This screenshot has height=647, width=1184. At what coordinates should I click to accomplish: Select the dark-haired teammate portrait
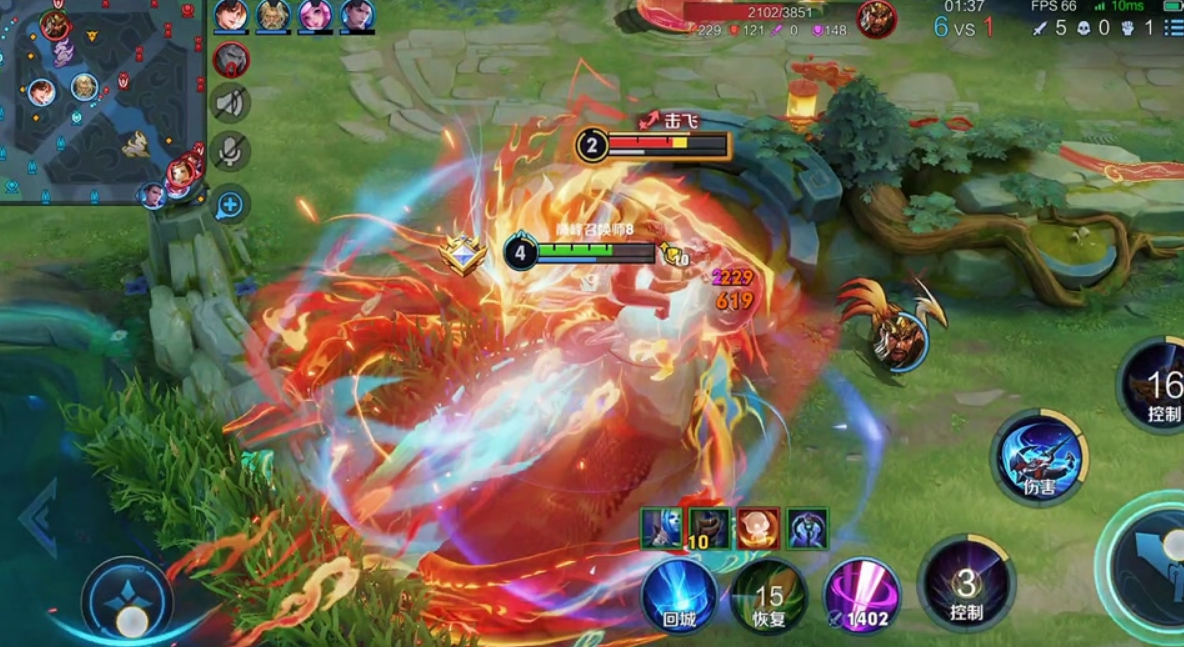coord(357,15)
